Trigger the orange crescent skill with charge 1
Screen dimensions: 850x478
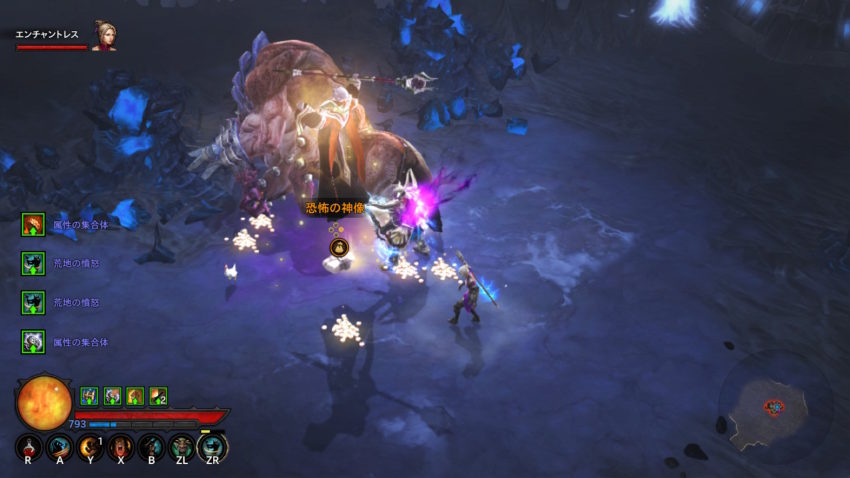point(90,447)
